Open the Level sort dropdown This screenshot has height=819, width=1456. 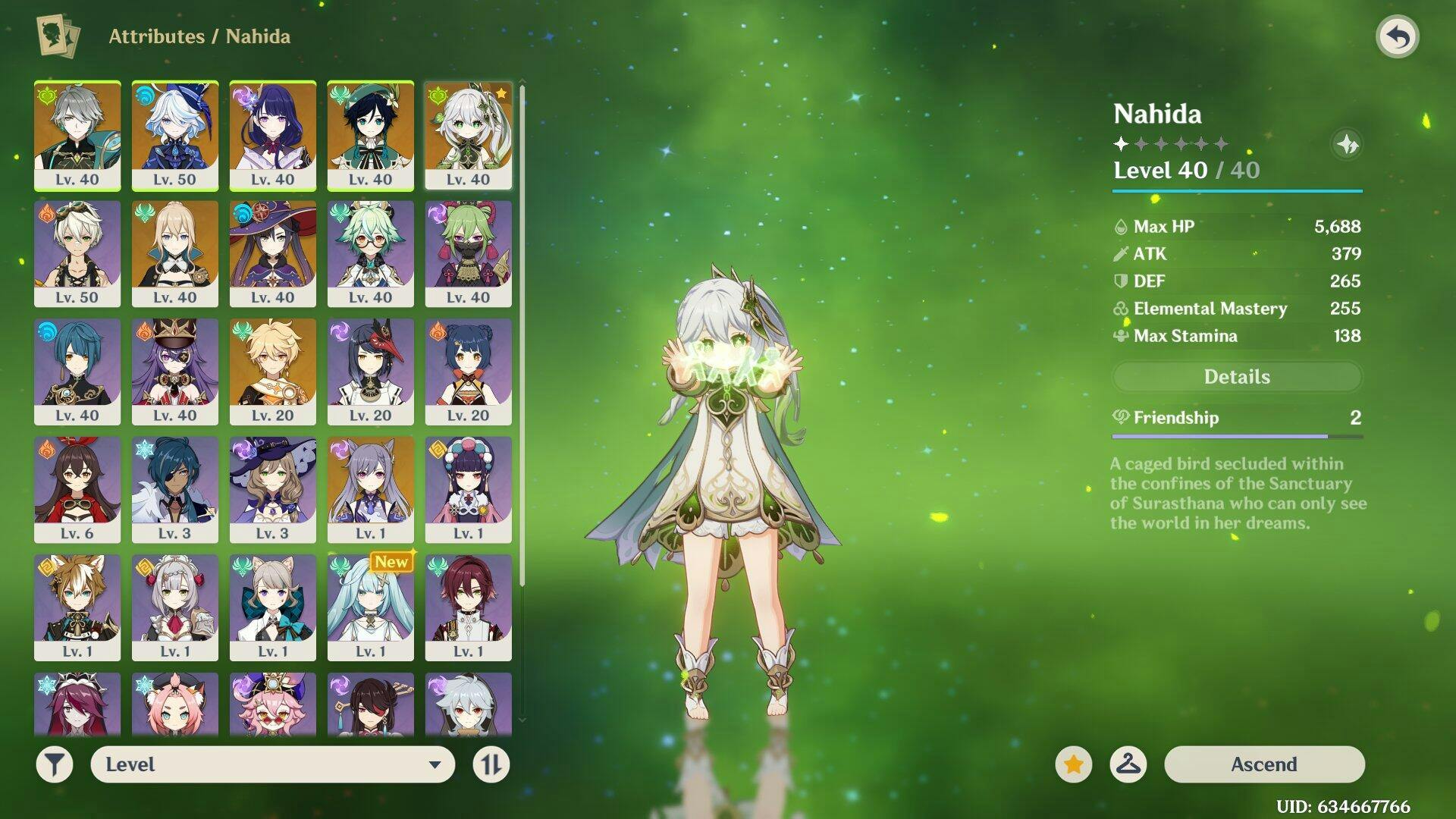(x=273, y=764)
